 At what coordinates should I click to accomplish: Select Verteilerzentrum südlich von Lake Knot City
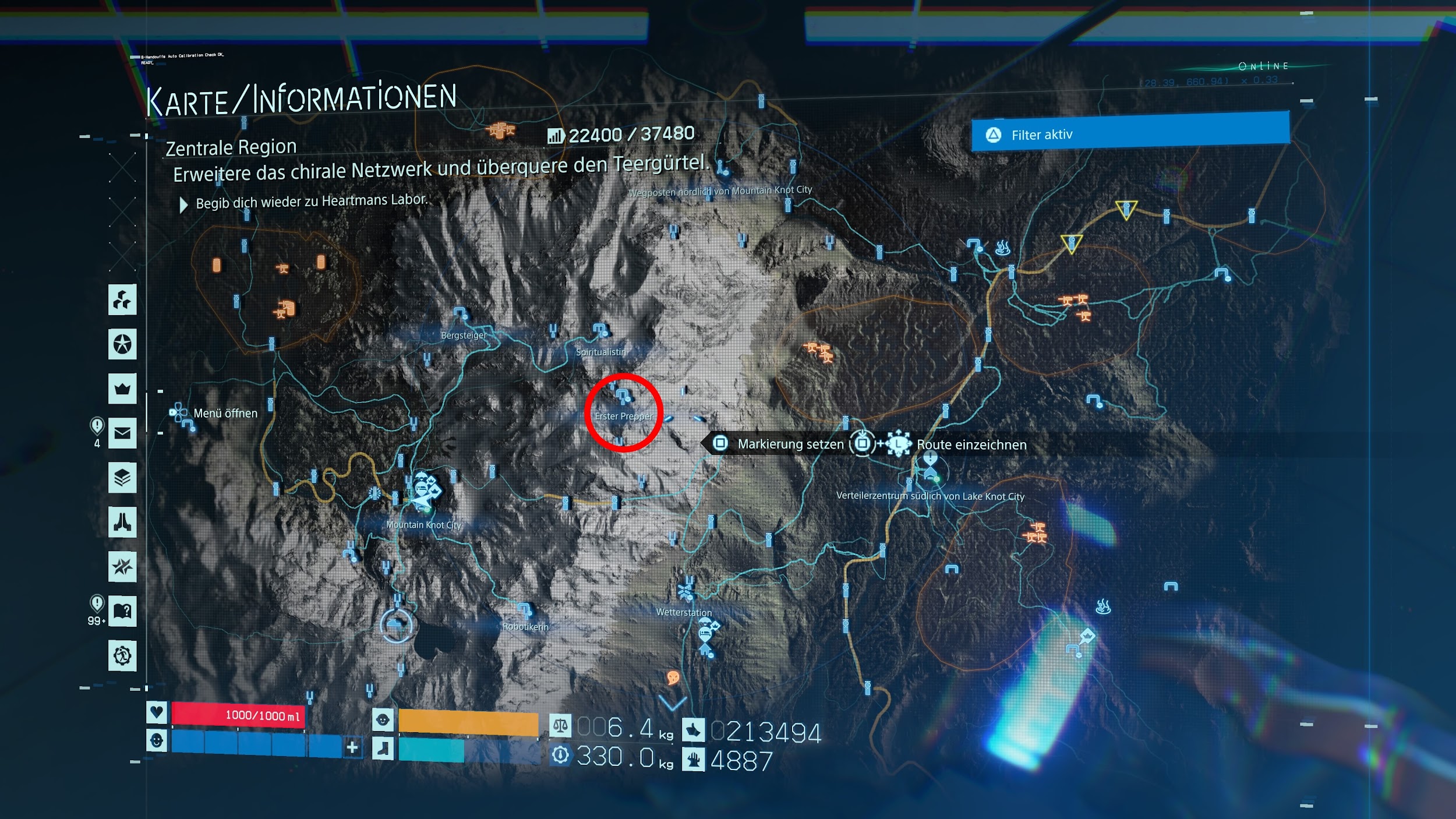pos(930,473)
